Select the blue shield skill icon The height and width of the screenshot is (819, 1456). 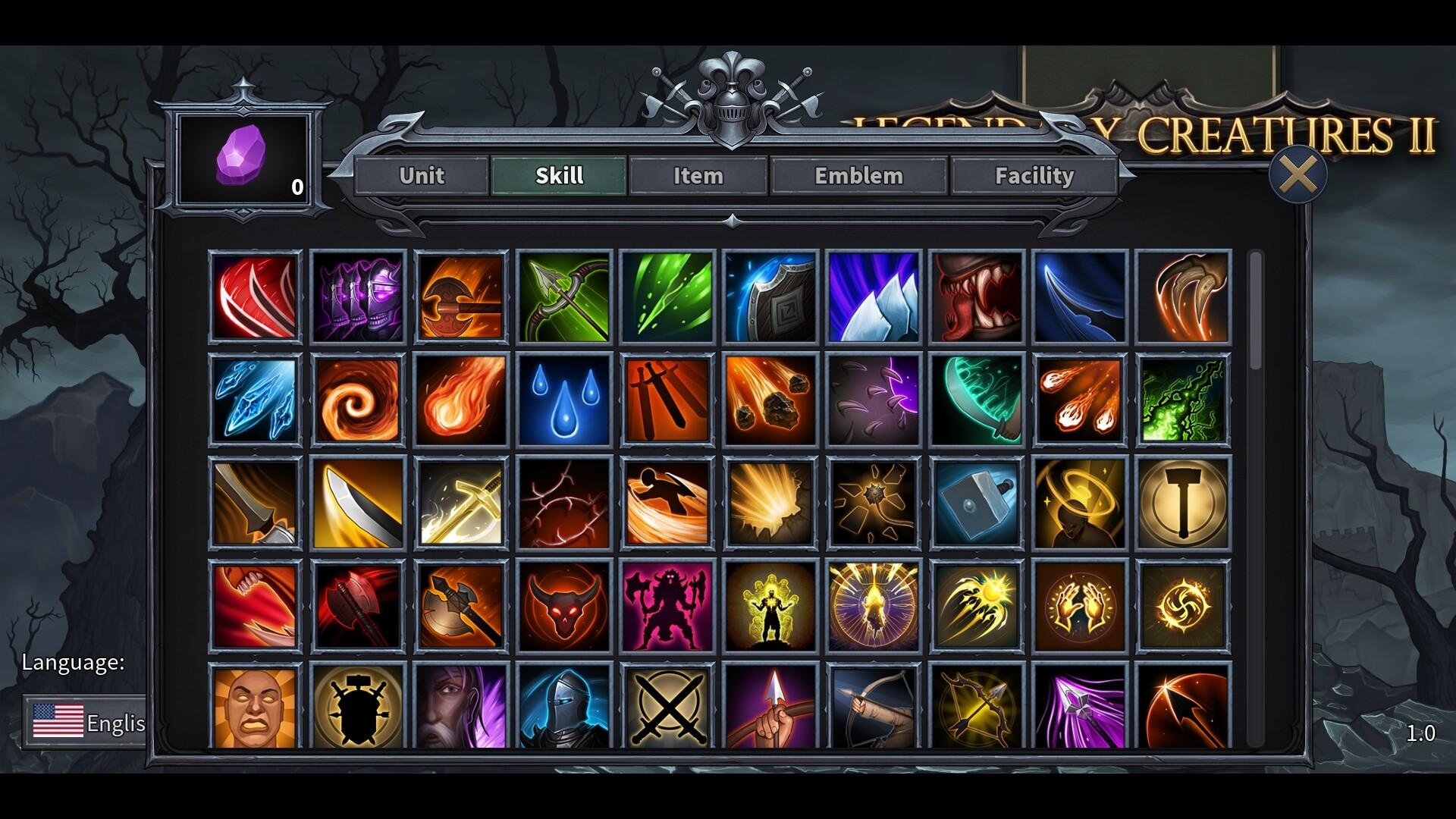tap(770, 296)
